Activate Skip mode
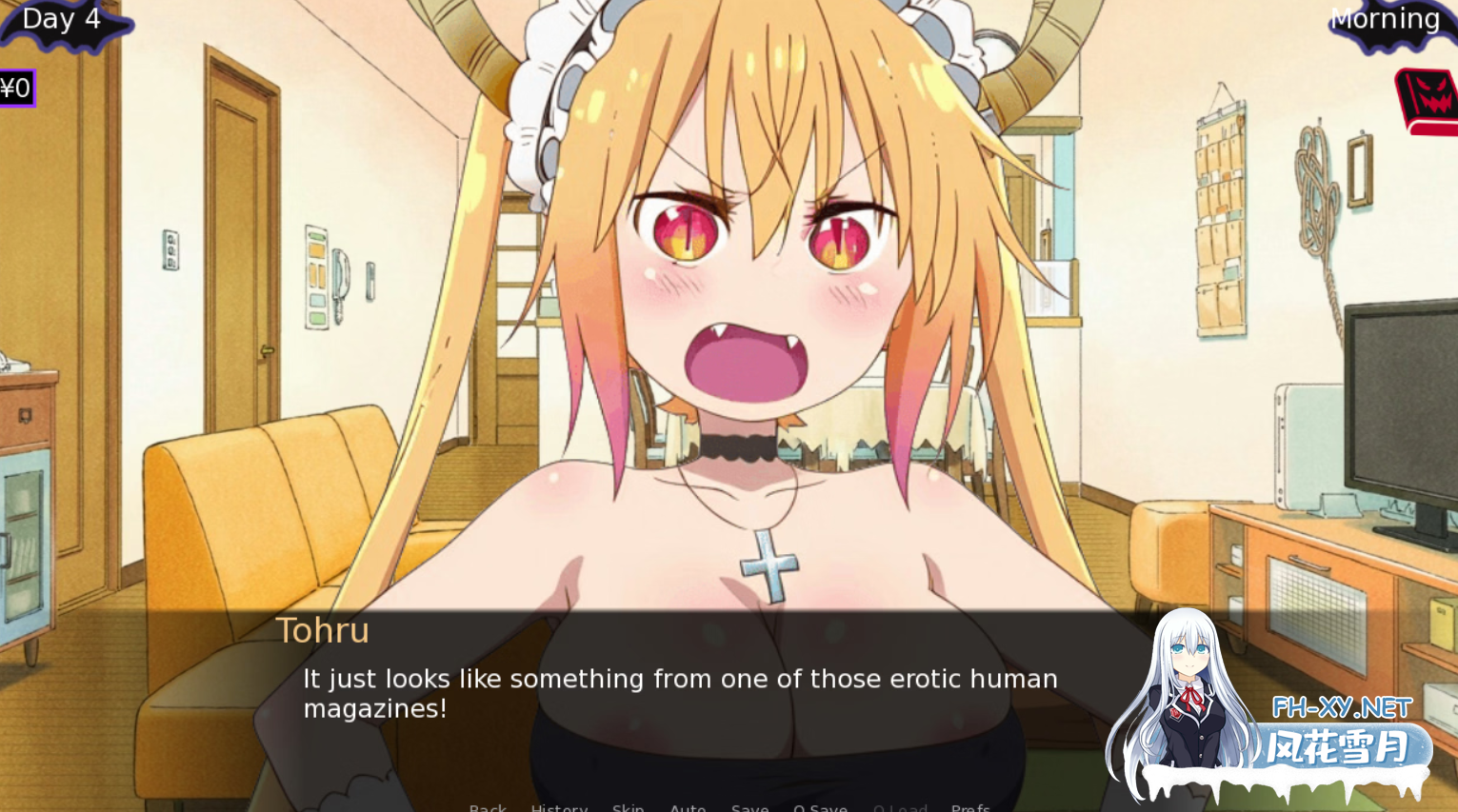The image size is (1458, 812). 628,807
